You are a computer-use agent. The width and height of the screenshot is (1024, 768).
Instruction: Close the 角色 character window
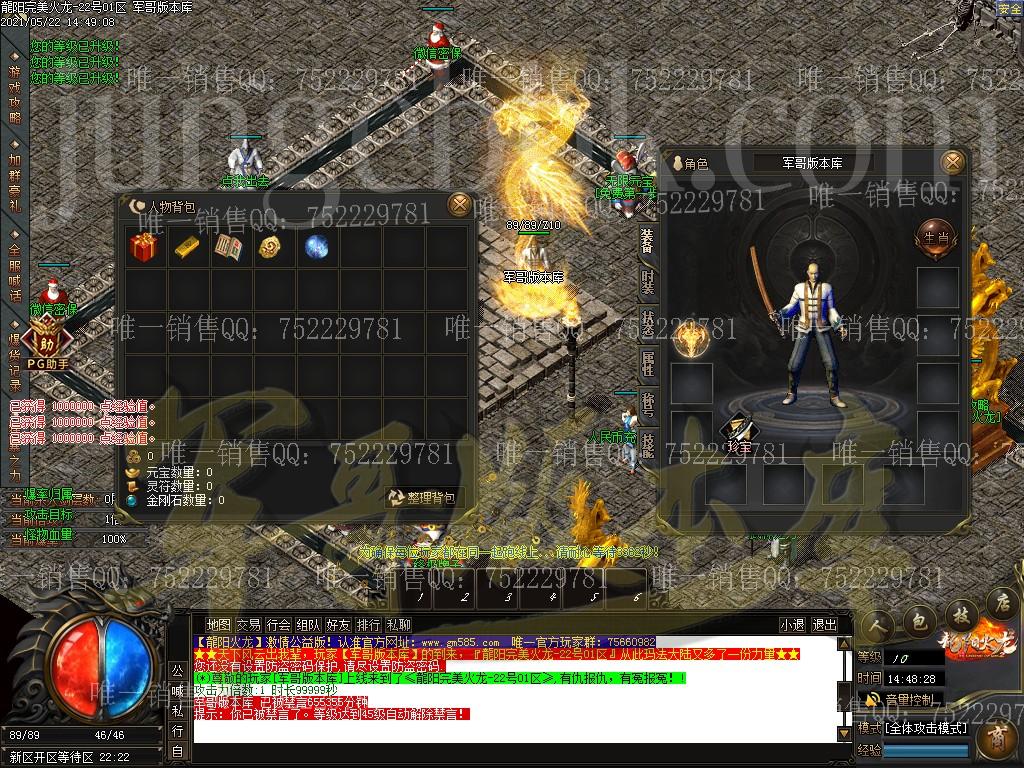pos(954,162)
